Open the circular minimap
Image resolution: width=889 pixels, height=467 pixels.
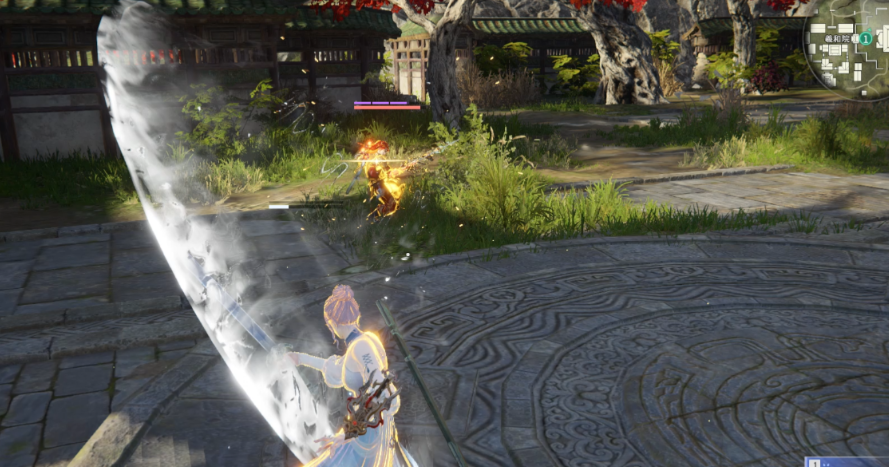click(x=848, y=44)
